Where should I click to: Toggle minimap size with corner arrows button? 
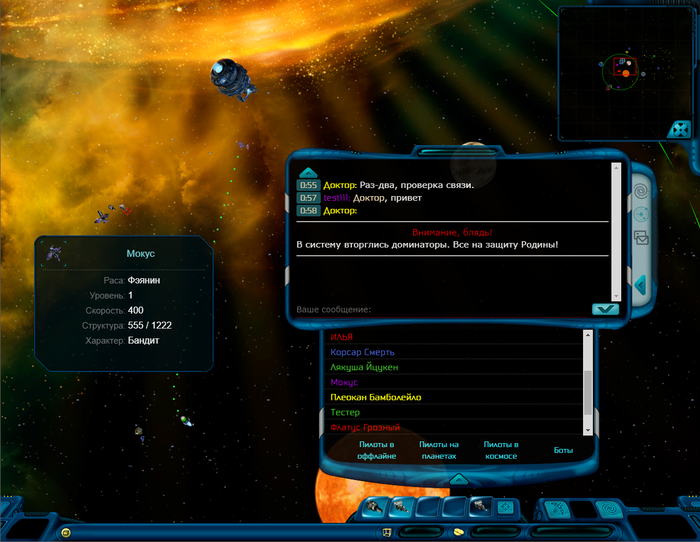[679, 129]
